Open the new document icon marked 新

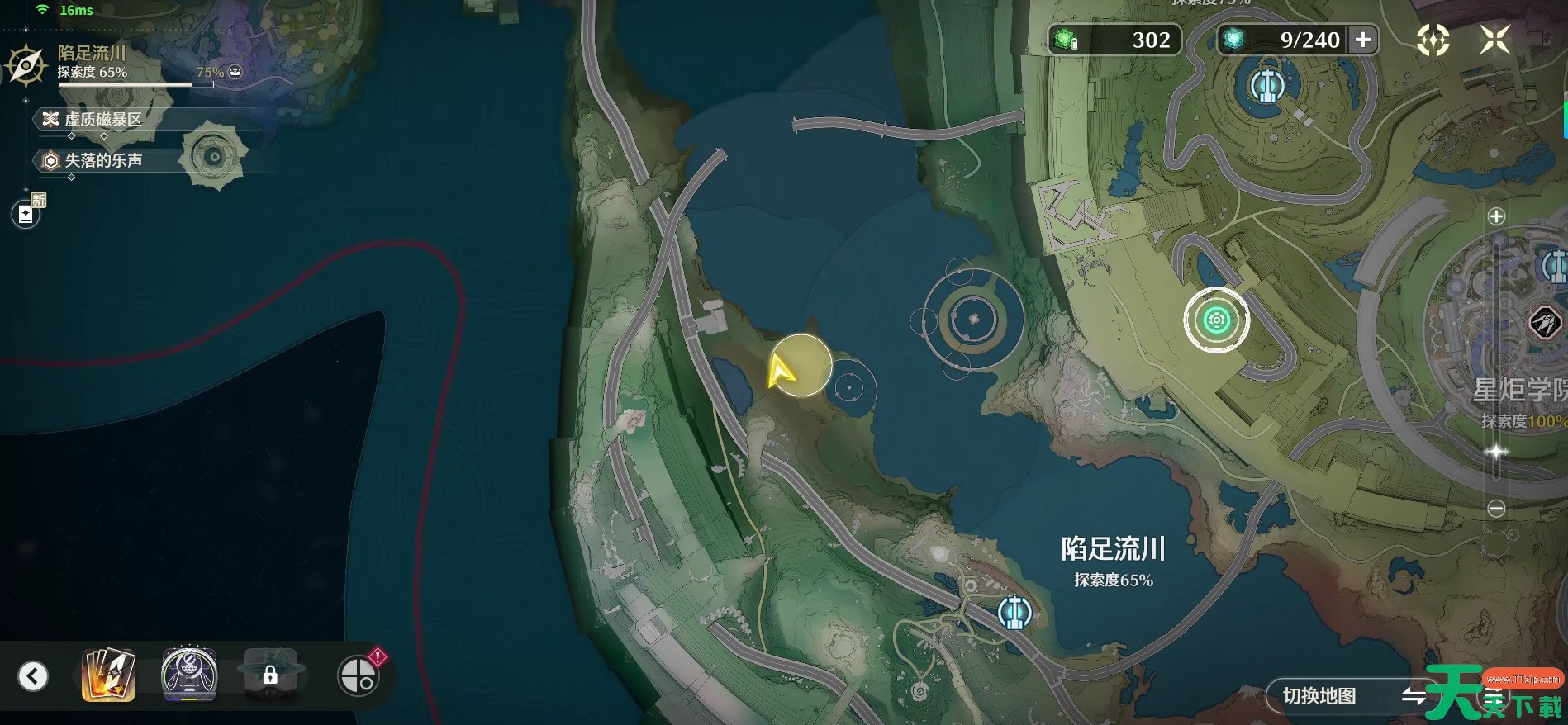(26, 215)
